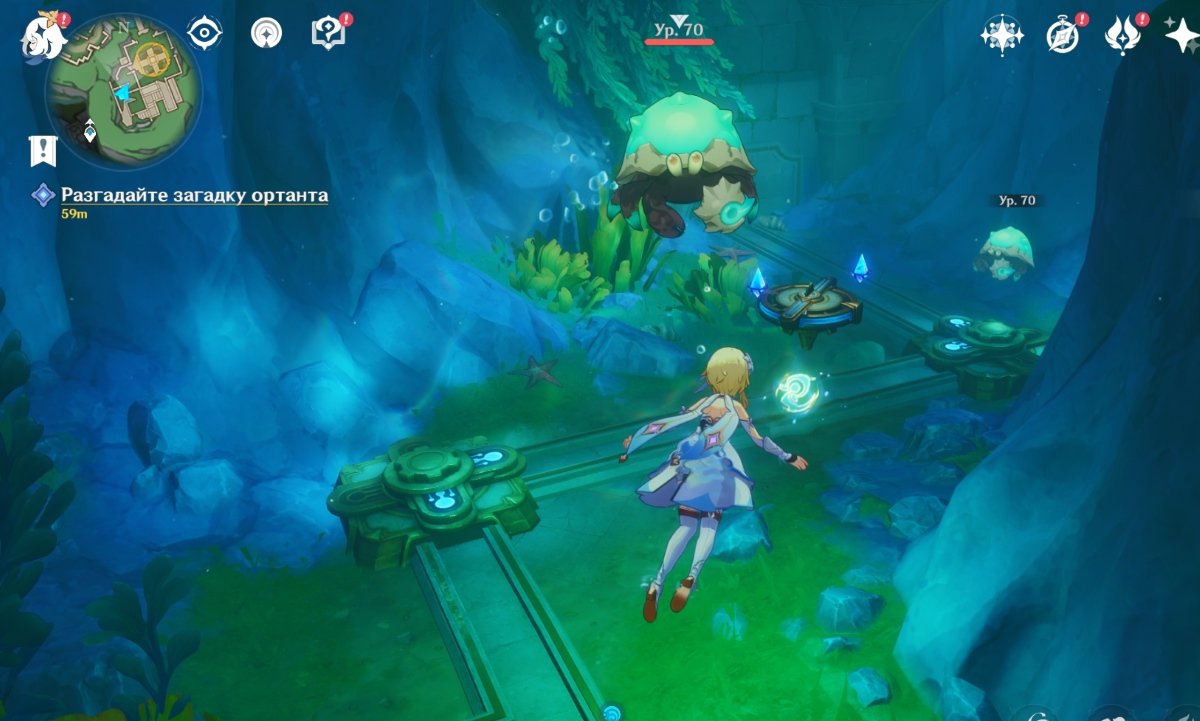Image resolution: width=1200 pixels, height=721 pixels.
Task: Select the tracked quest "Разгадайте загадку ортанта"
Action: [194, 196]
